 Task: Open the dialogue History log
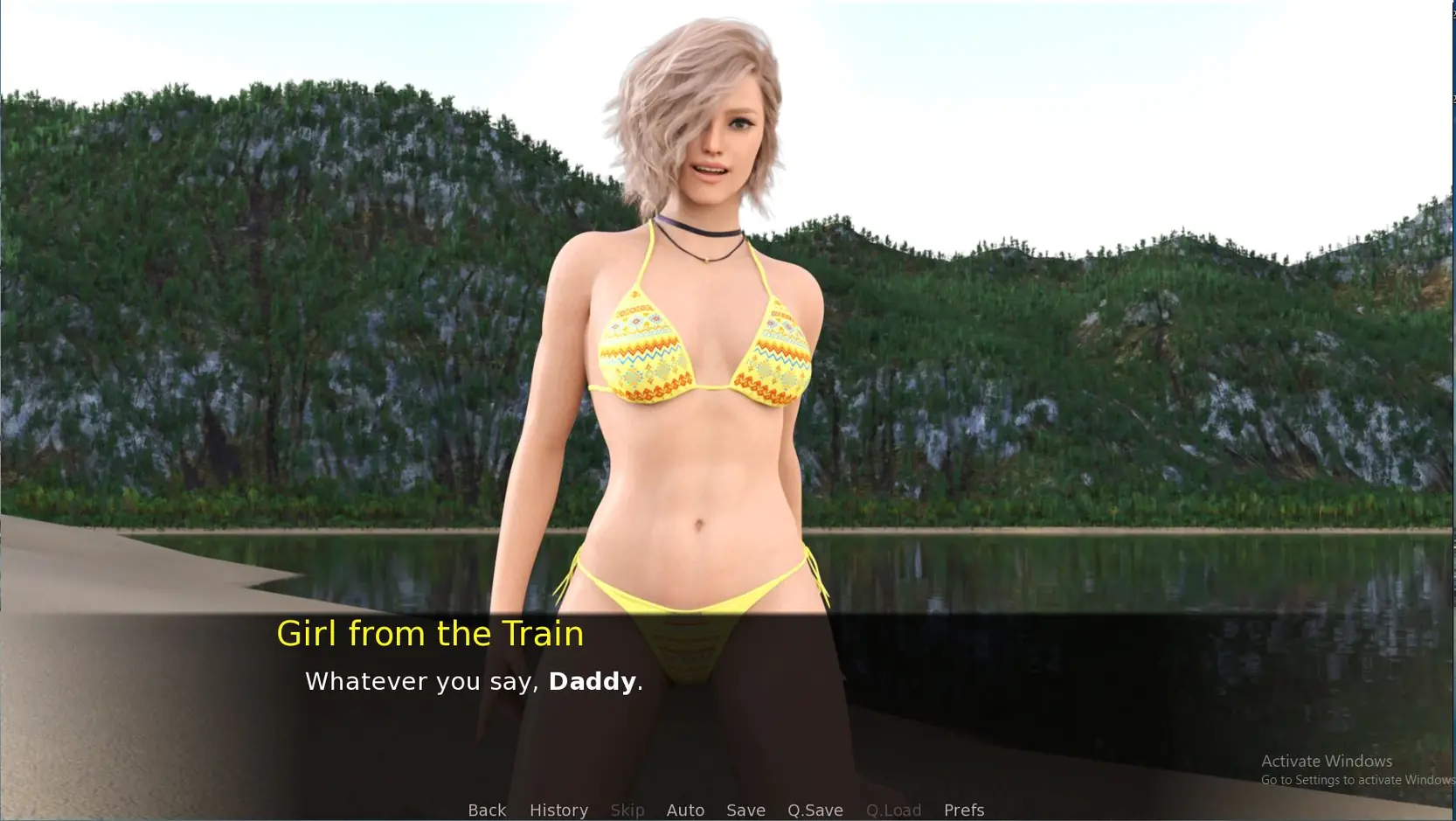tap(558, 810)
